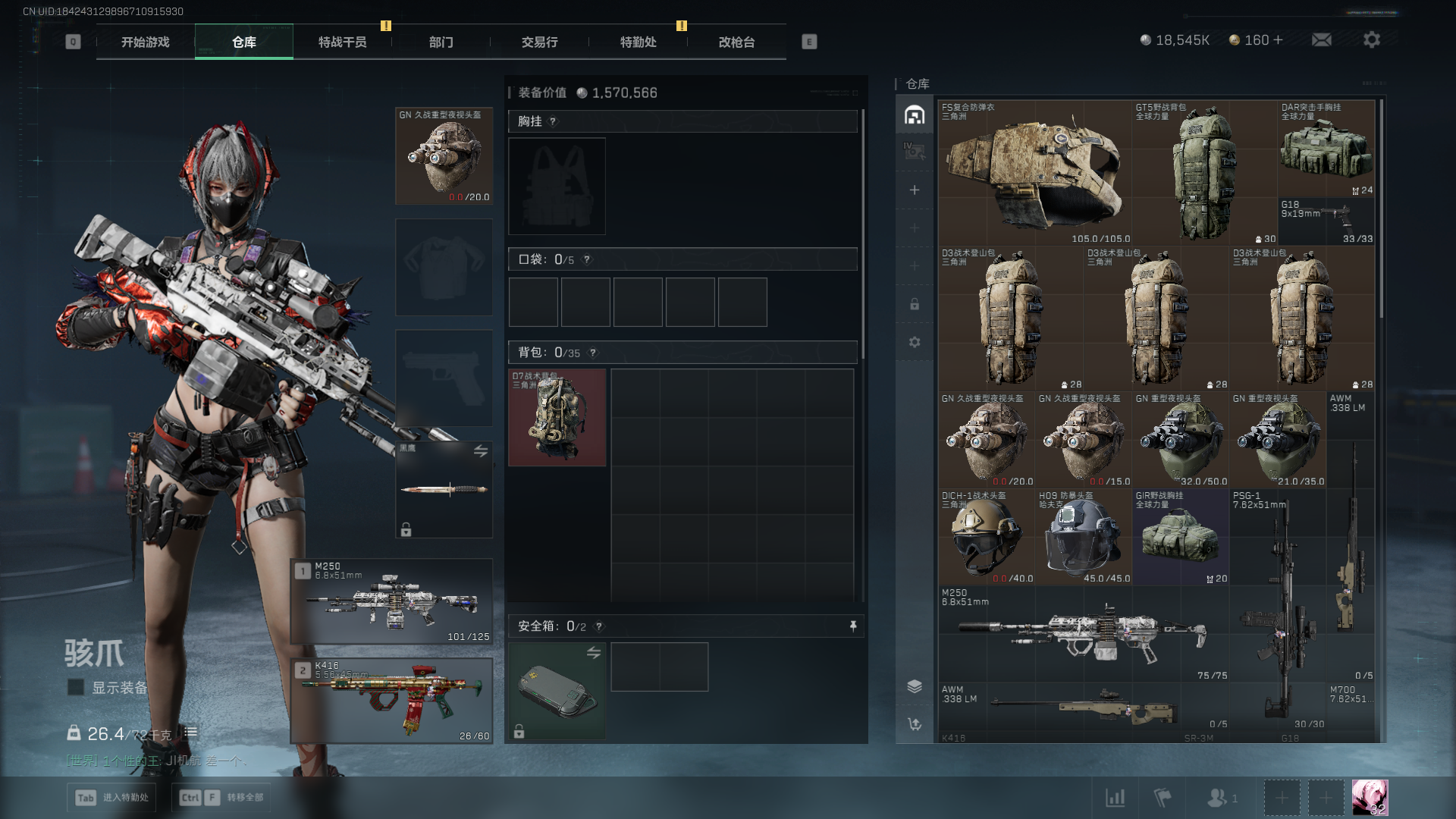Select the DICH-1战术头盔 in the stash
Viewport: 1456px width, 819px height.
point(986,537)
